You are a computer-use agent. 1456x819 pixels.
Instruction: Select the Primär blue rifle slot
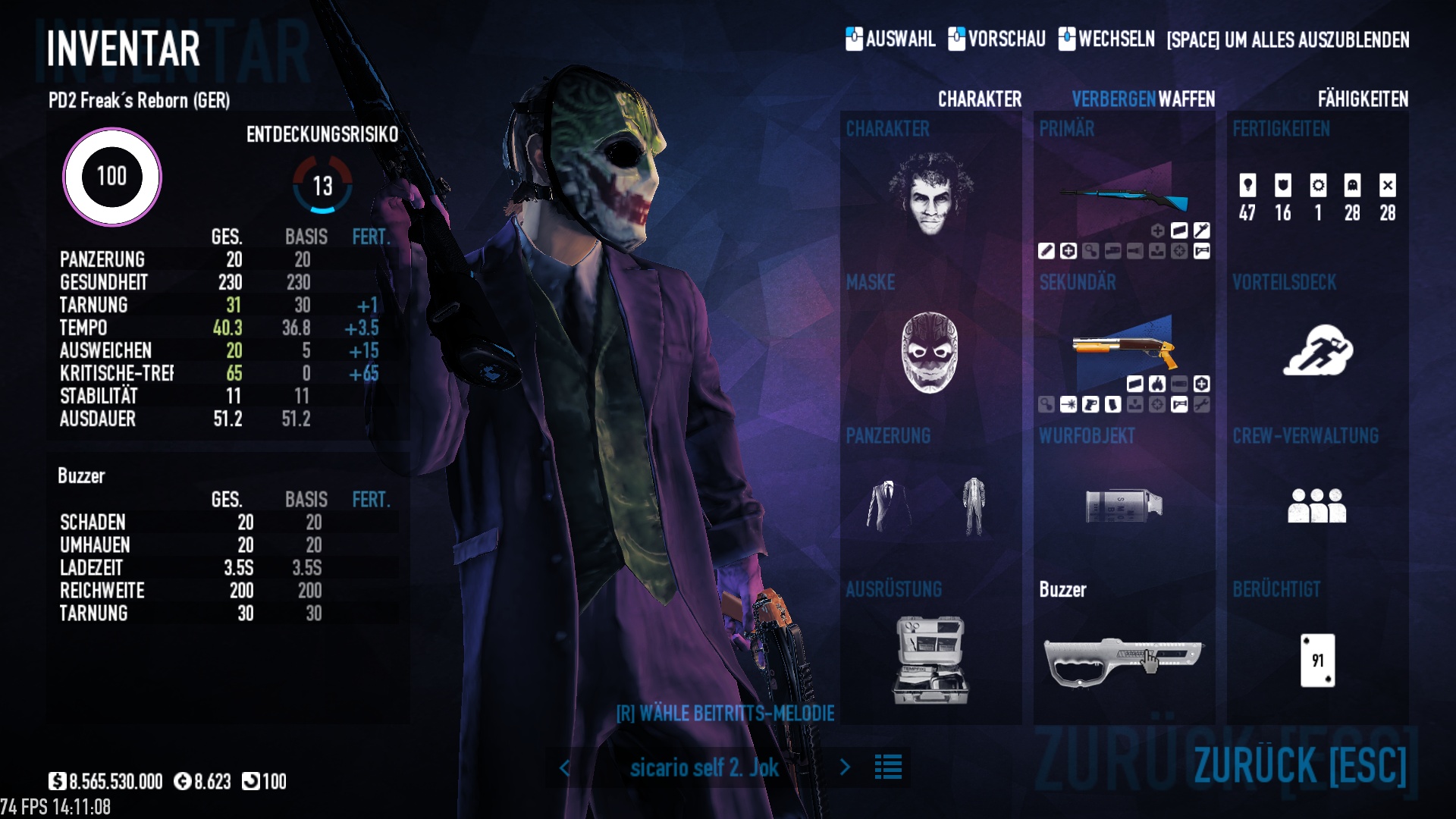(1124, 199)
